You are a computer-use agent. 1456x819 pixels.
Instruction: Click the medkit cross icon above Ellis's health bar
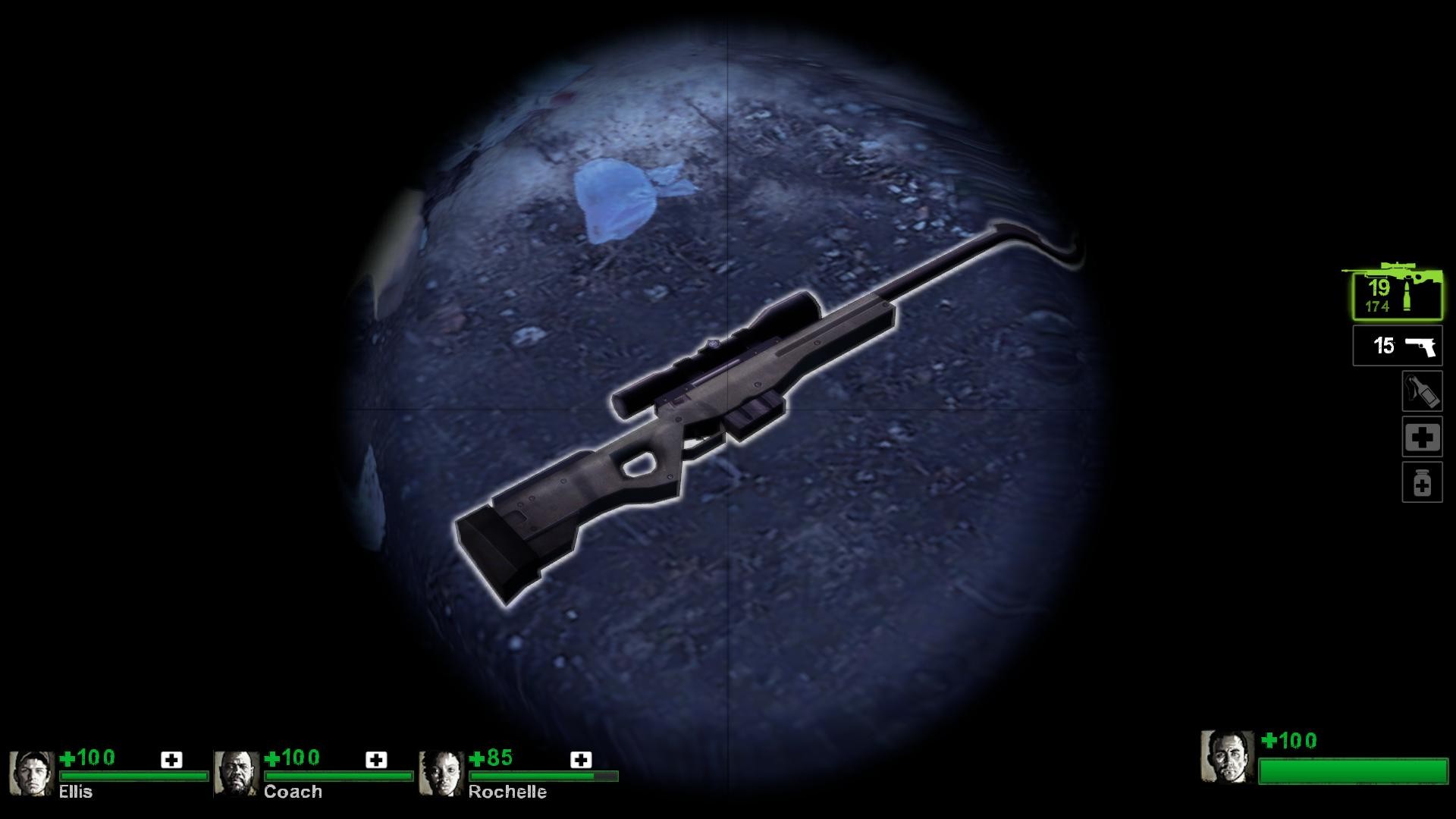point(173,758)
